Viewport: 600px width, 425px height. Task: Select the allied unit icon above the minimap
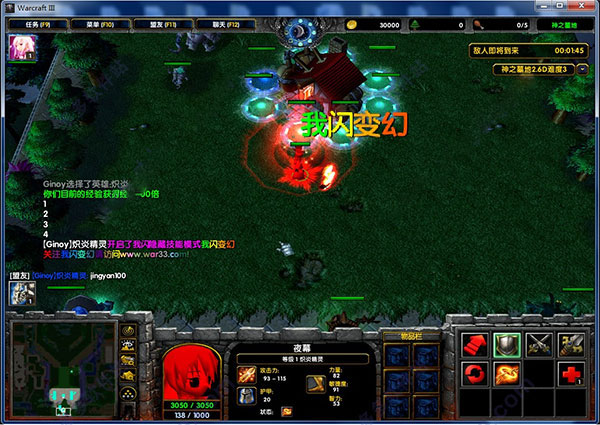click(22, 292)
